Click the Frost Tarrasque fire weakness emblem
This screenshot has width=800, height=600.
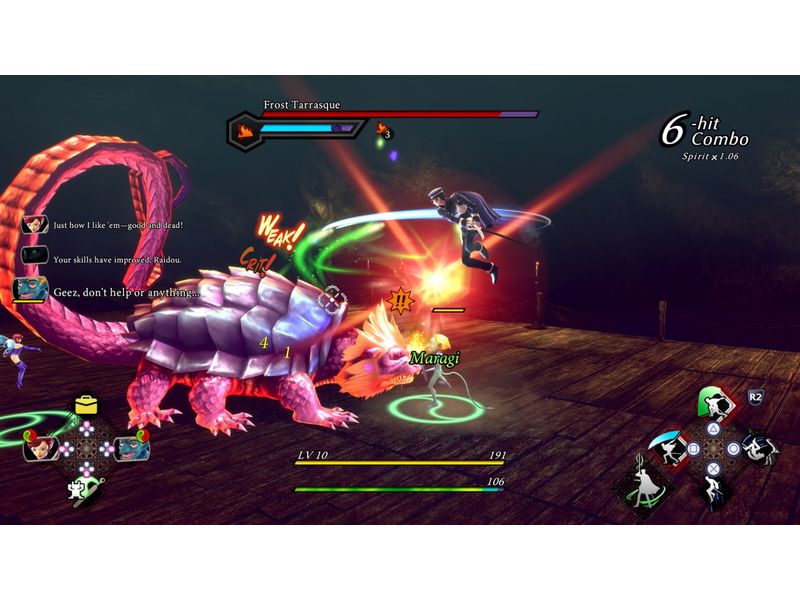(244, 129)
